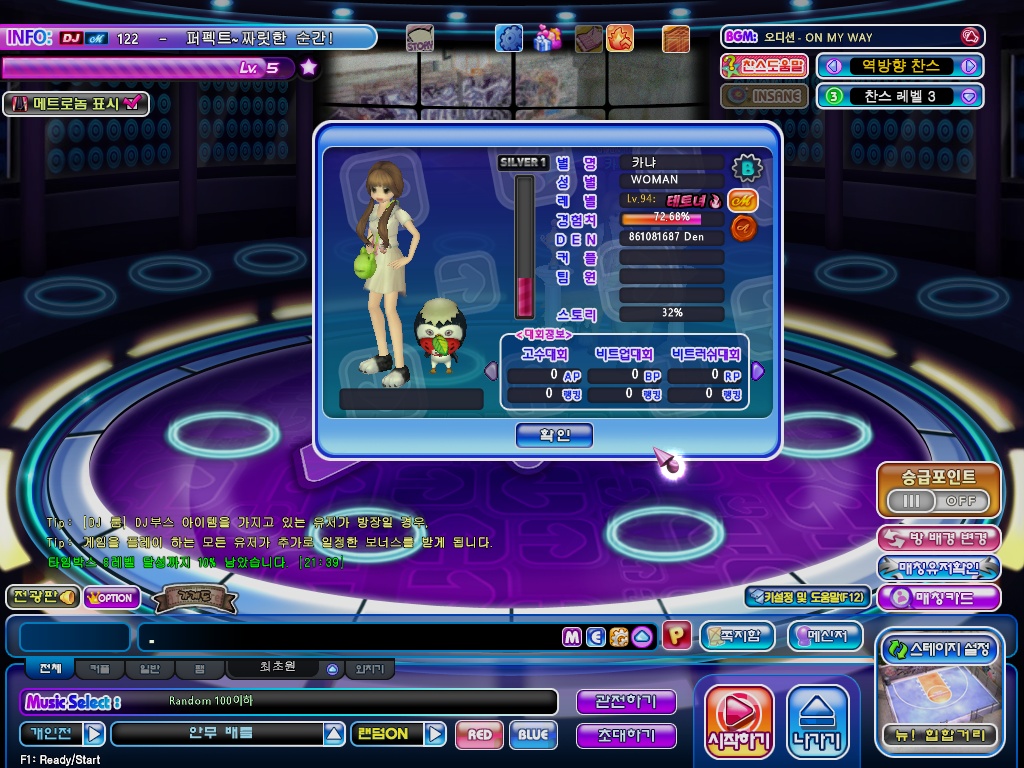1024x768 pixels.
Task: Confirm the profile dialog with 확인
Action: click(x=554, y=435)
